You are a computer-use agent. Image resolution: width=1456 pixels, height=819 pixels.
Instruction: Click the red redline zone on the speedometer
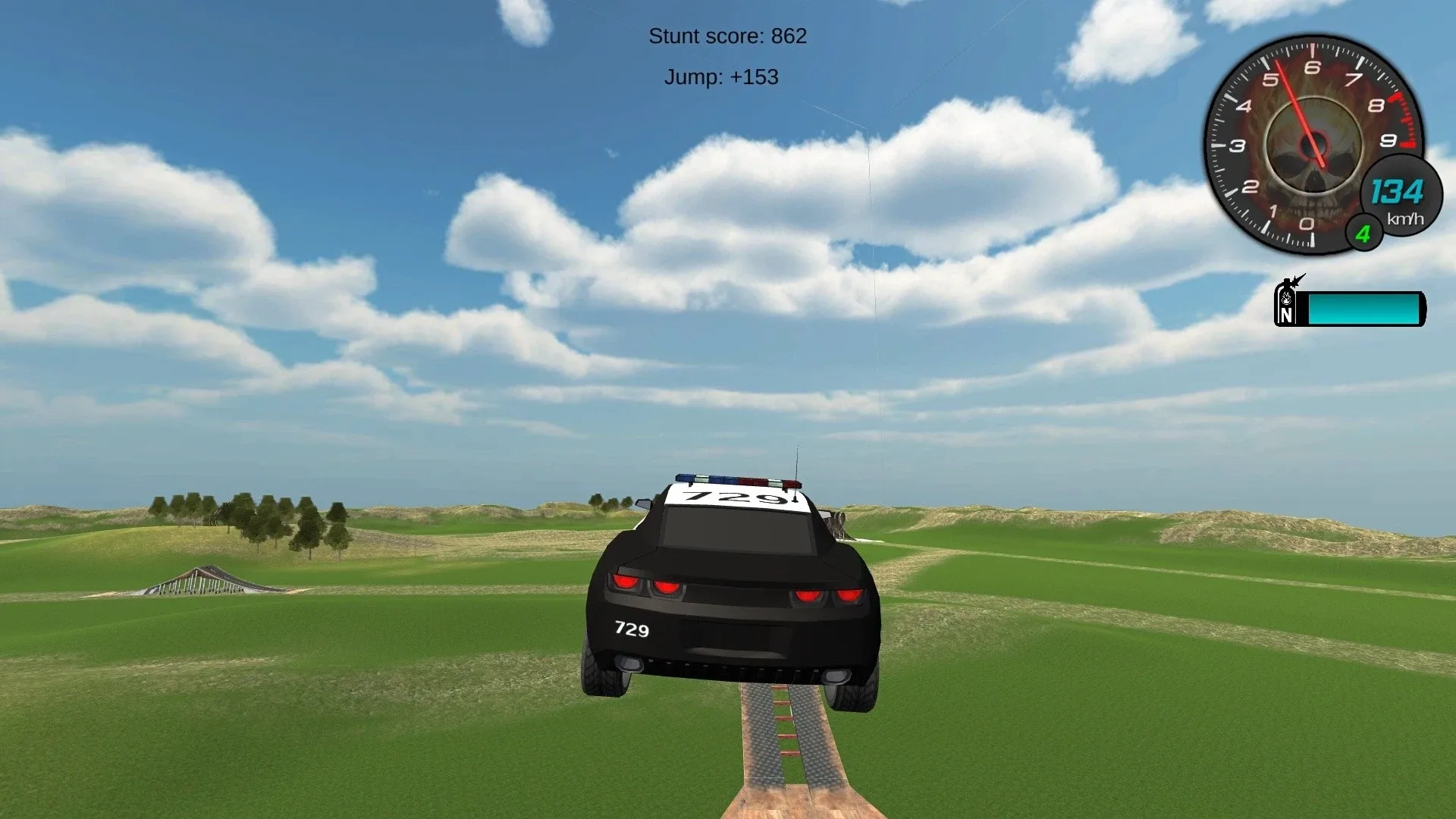(x=1404, y=121)
